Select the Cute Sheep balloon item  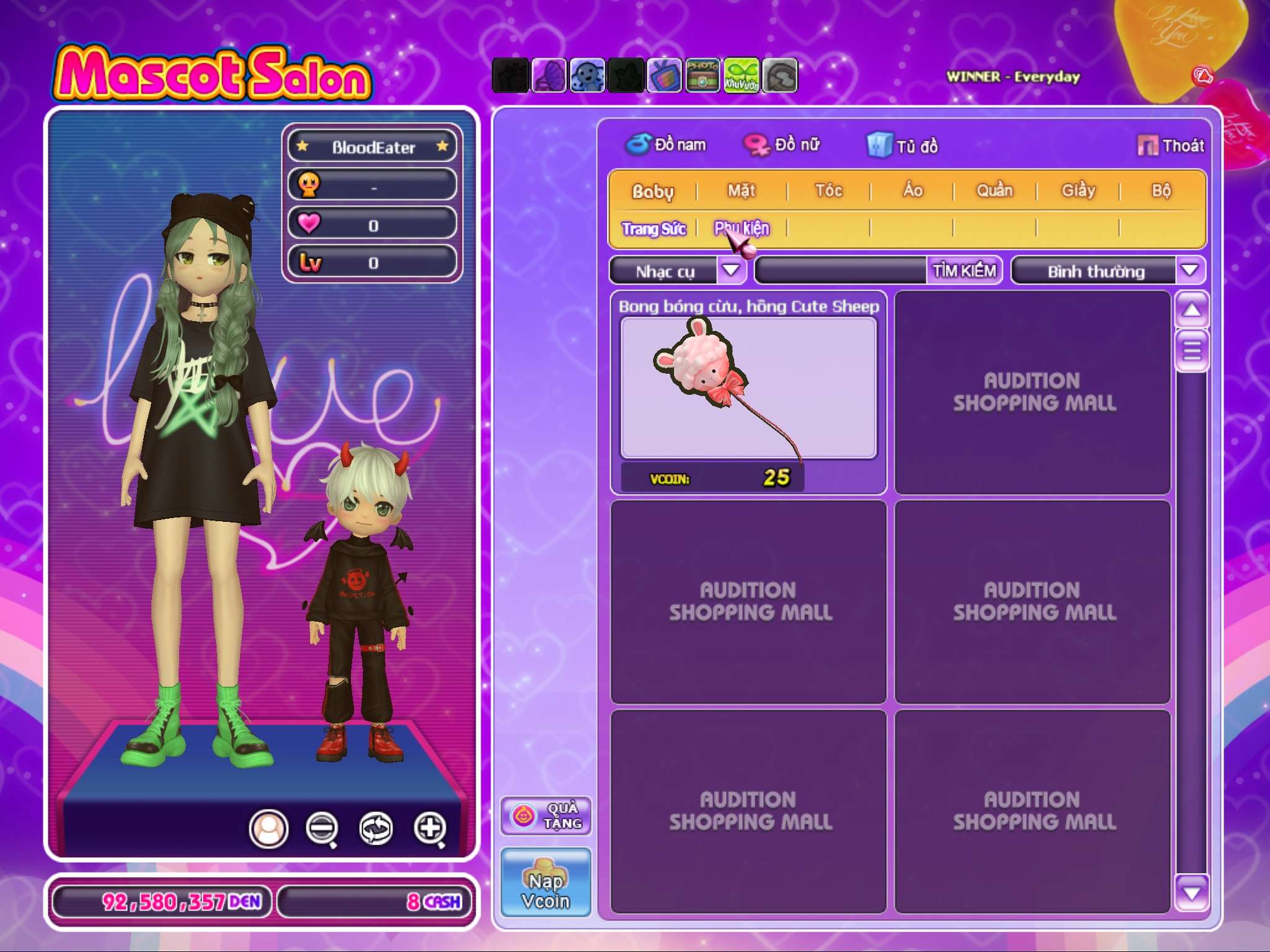coord(748,389)
